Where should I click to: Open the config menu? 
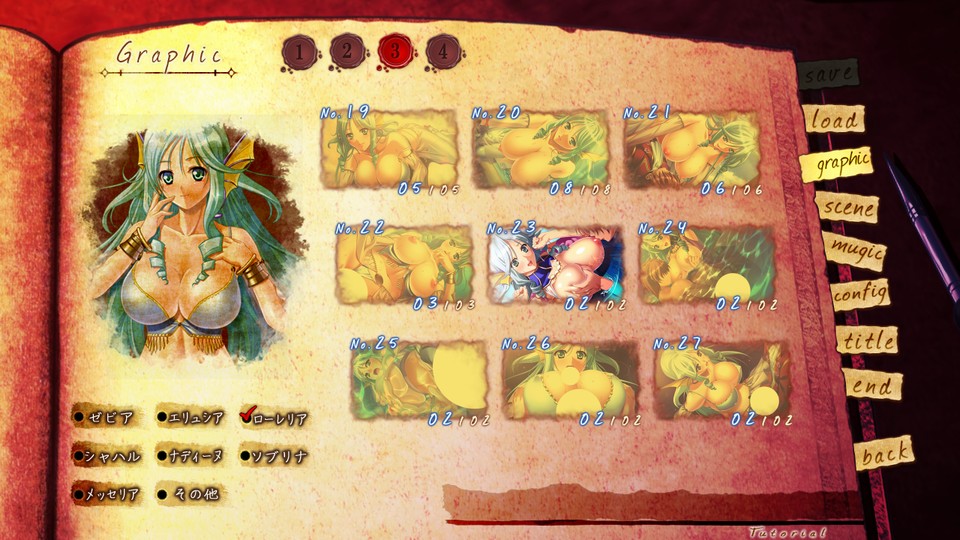coord(860,295)
